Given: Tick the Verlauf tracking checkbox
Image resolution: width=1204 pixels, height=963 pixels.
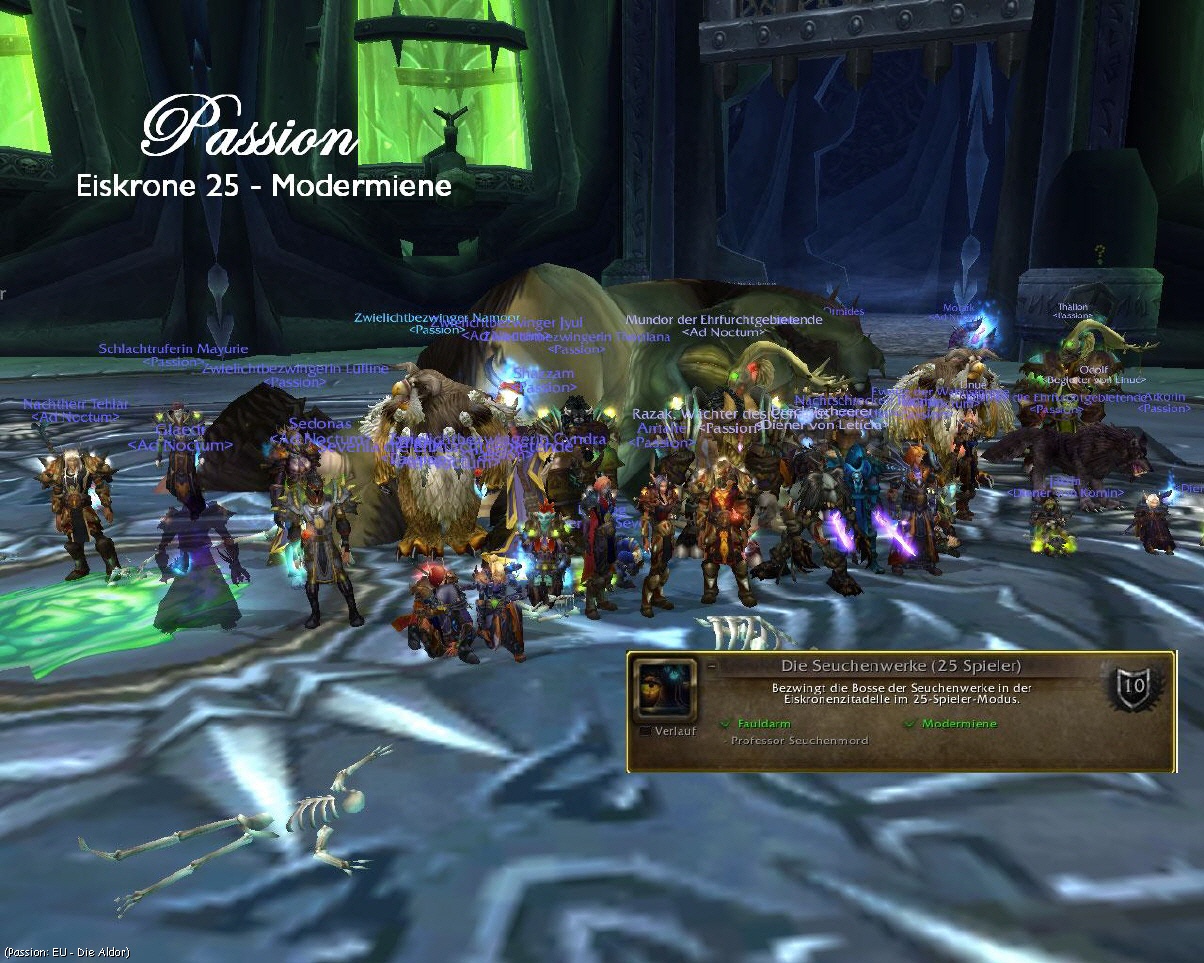Looking at the screenshot, I should pyautogui.click(x=644, y=731).
